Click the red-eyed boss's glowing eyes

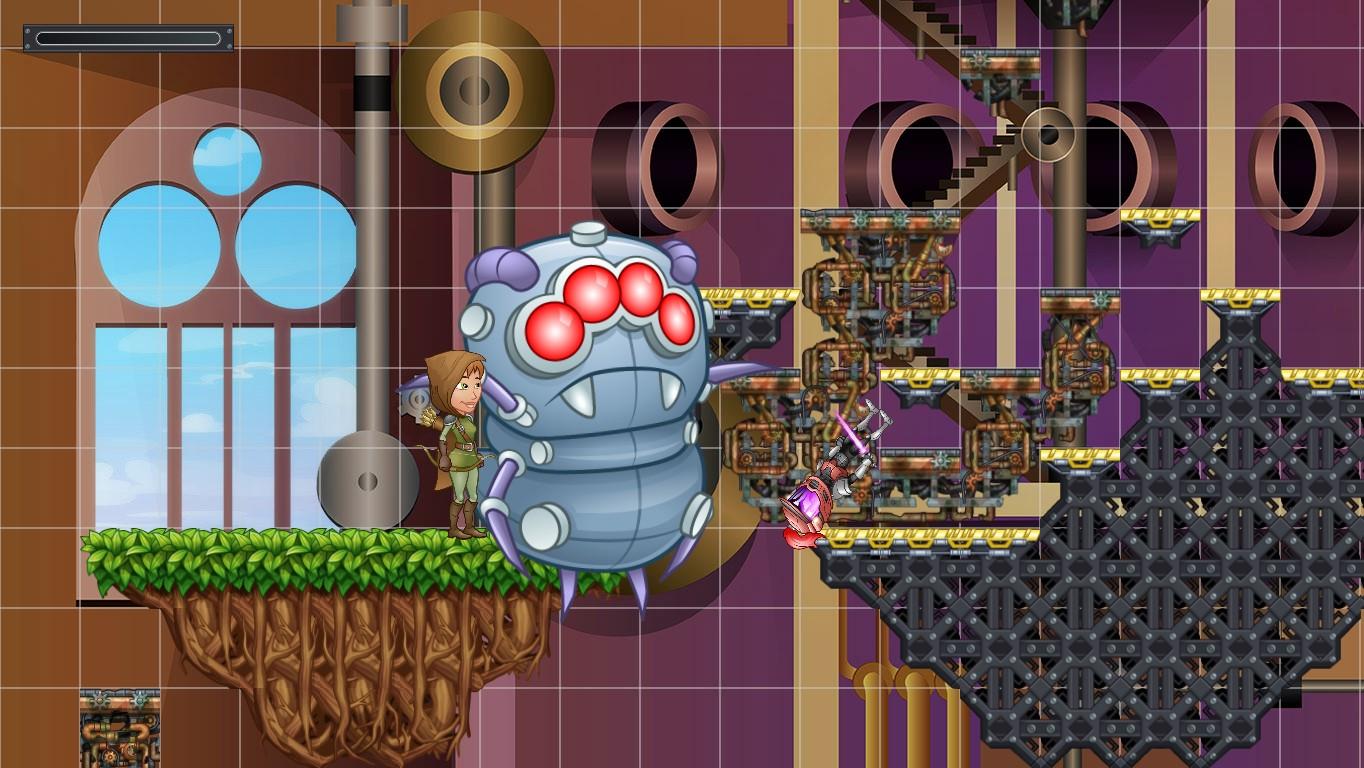pos(600,300)
